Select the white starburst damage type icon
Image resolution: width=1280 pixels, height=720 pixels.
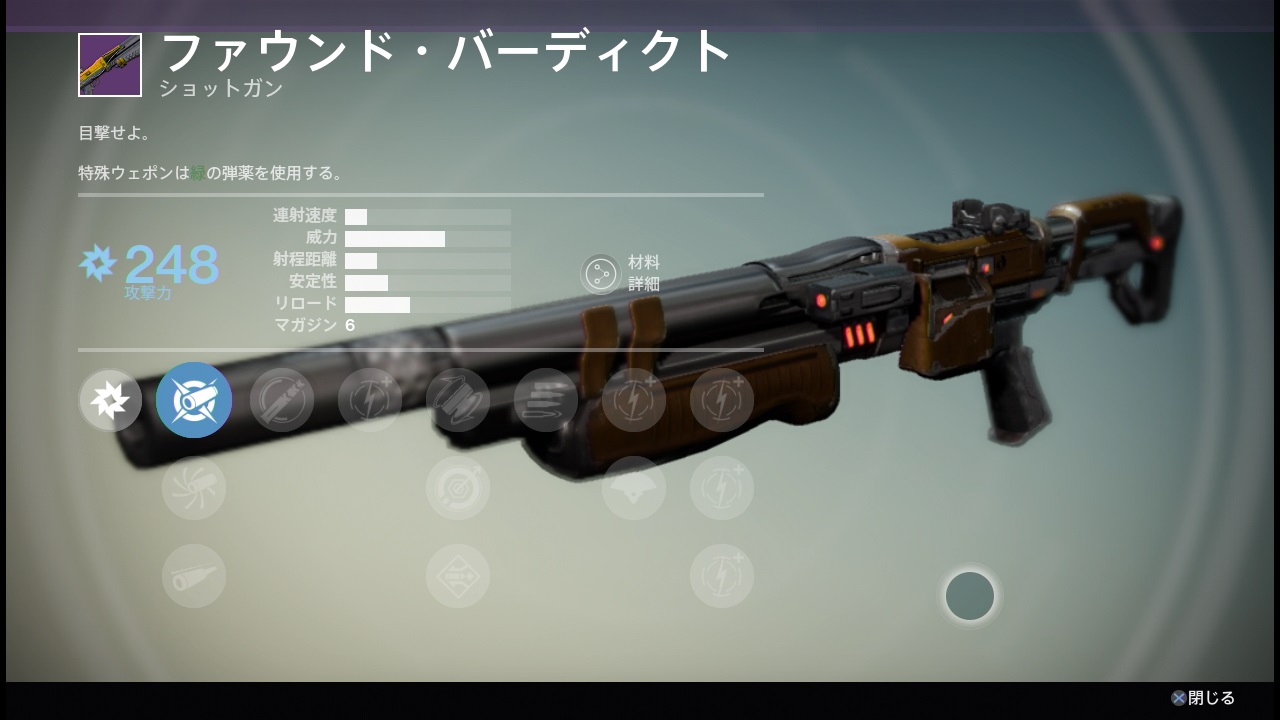point(110,400)
